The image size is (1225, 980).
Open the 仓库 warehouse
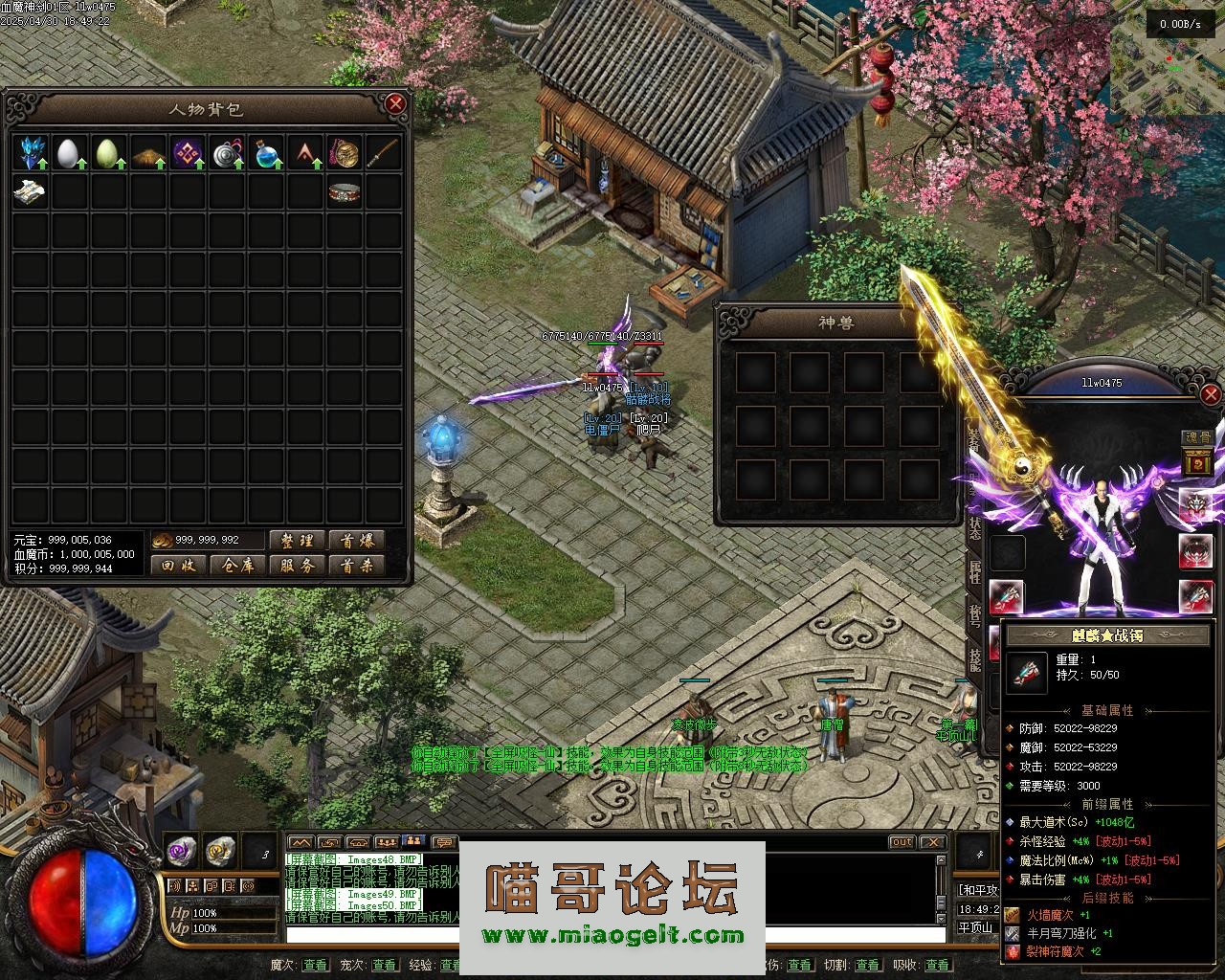click(238, 566)
